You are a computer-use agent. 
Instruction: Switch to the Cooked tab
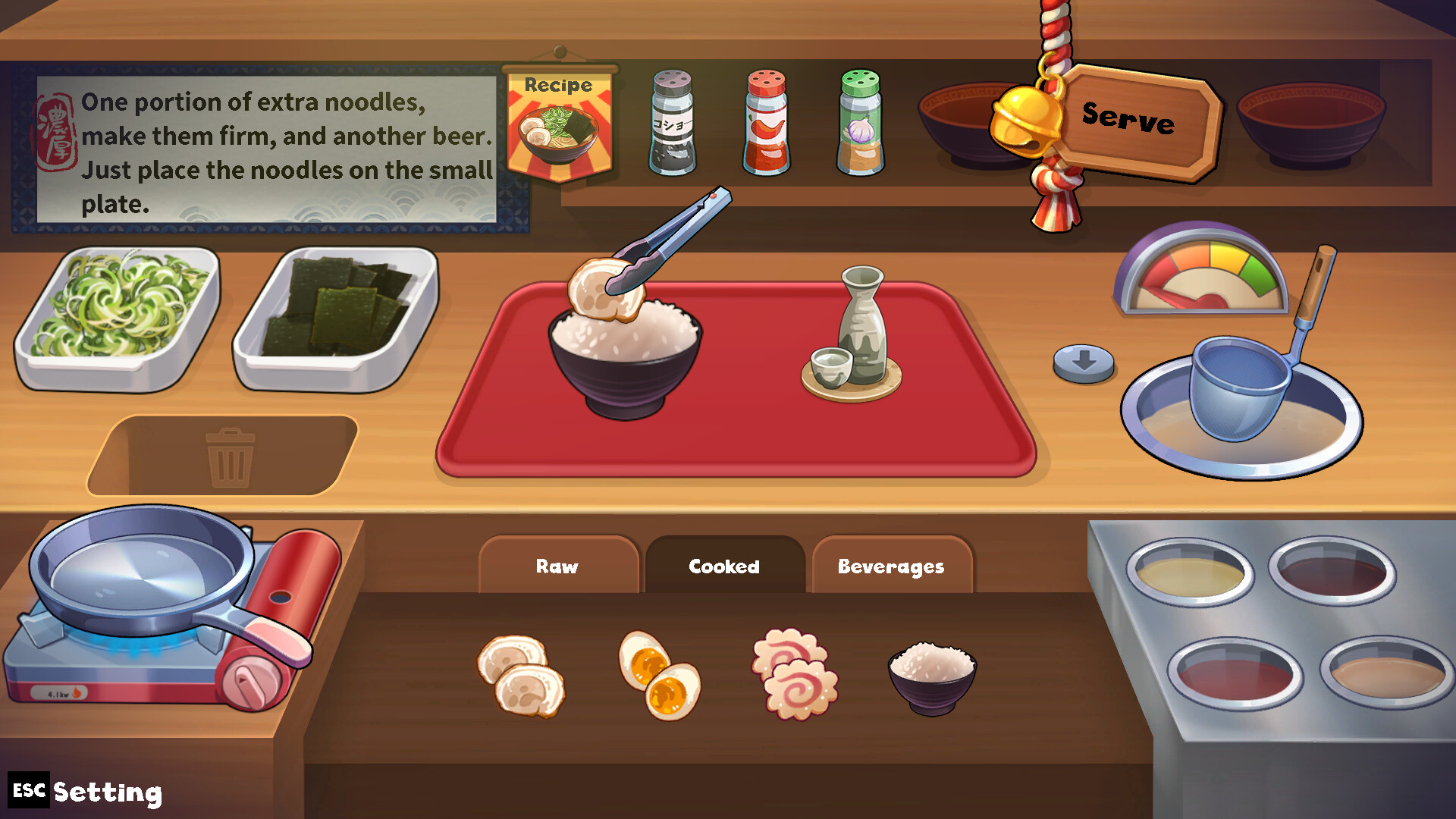tap(724, 566)
